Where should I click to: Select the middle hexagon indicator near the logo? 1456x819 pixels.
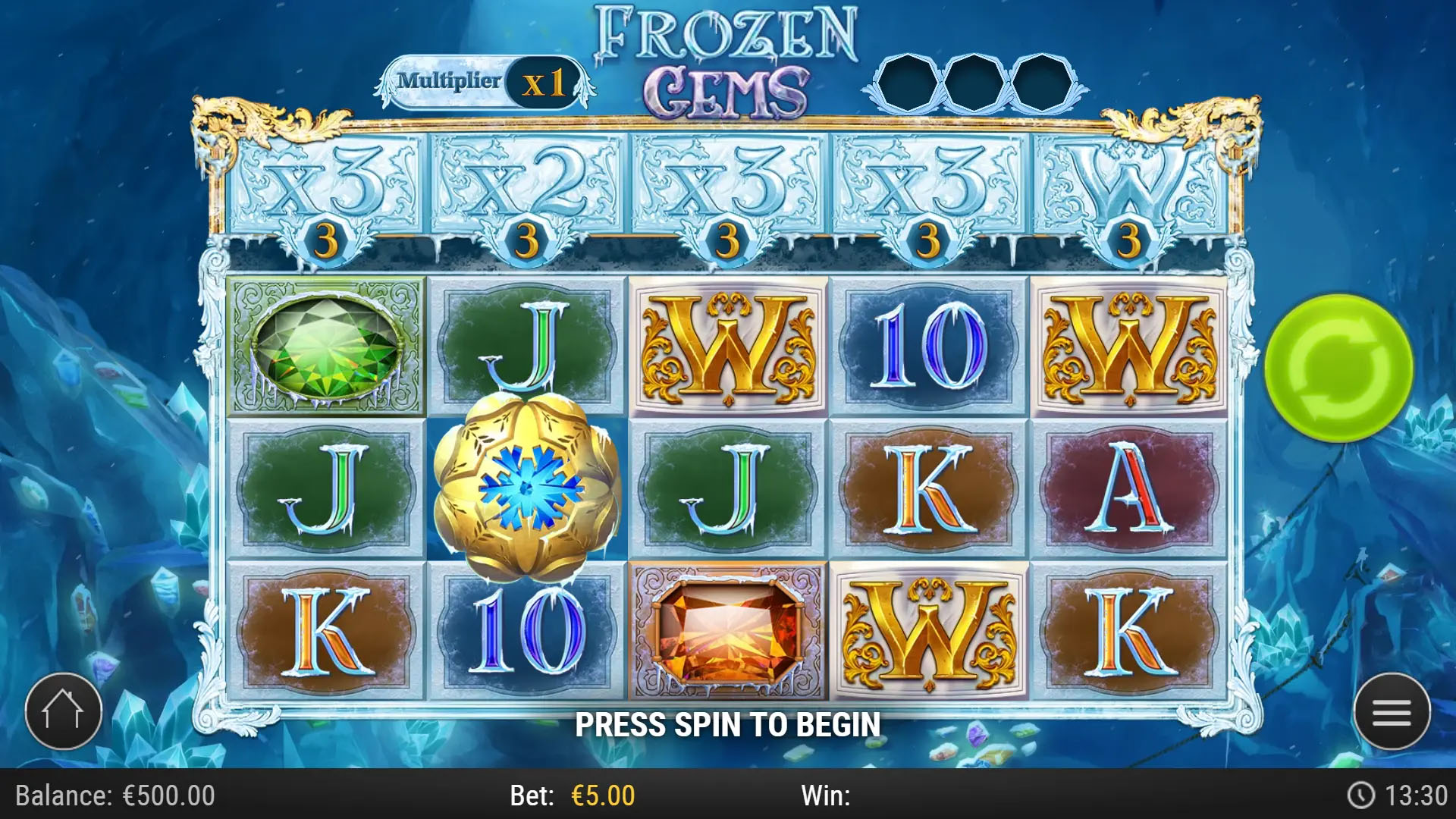[x=976, y=81]
